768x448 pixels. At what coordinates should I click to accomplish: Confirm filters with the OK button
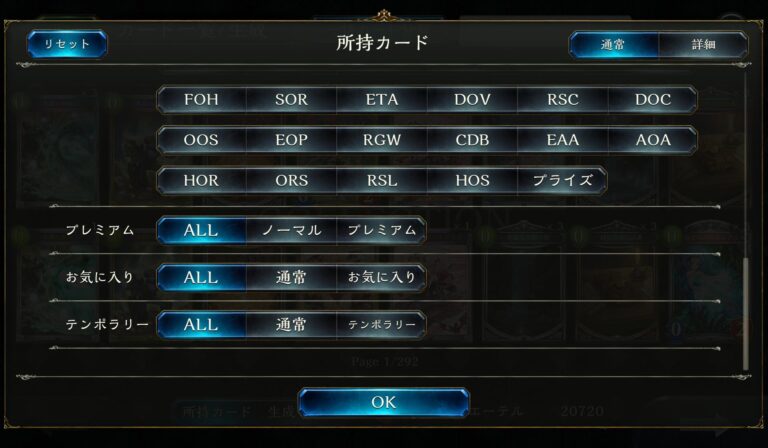click(x=383, y=402)
